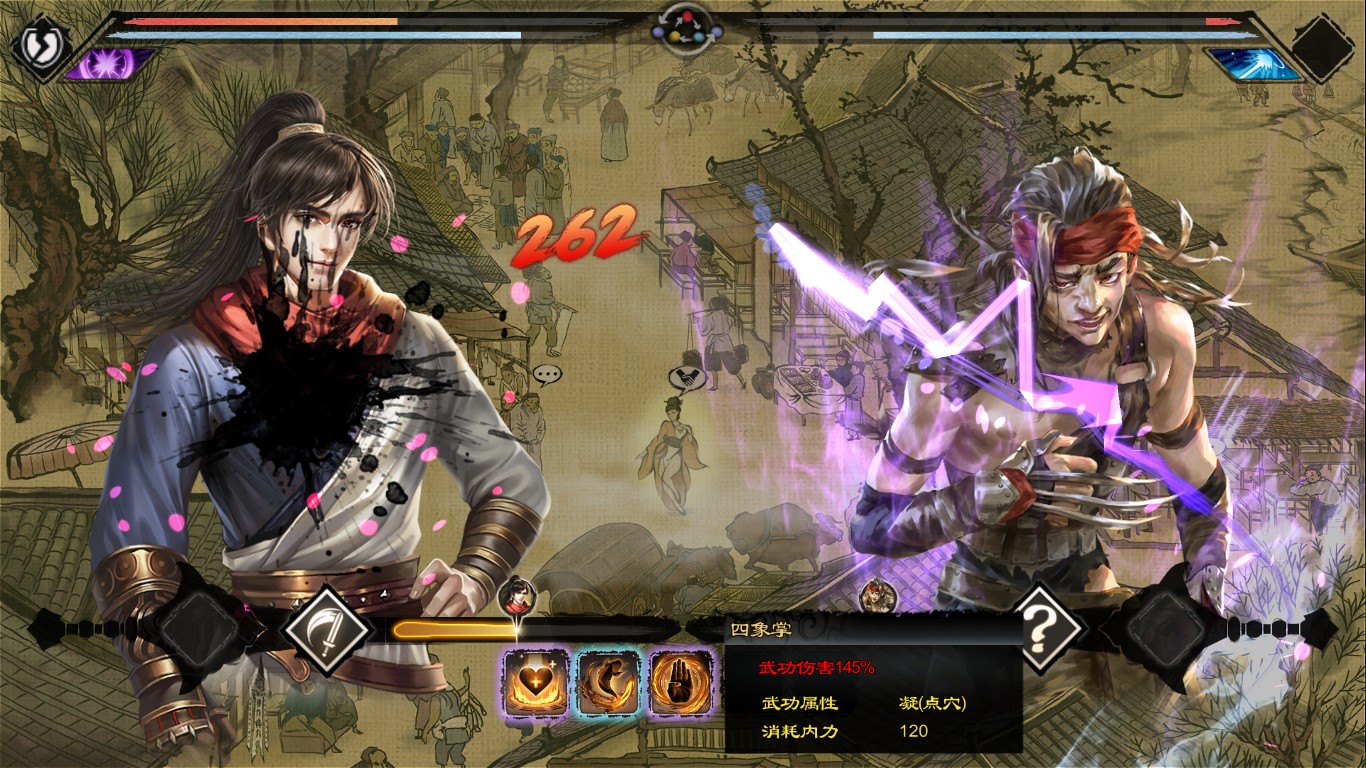Click the player portrait turn marker
Image resolution: width=1366 pixels, height=768 pixels.
[518, 597]
